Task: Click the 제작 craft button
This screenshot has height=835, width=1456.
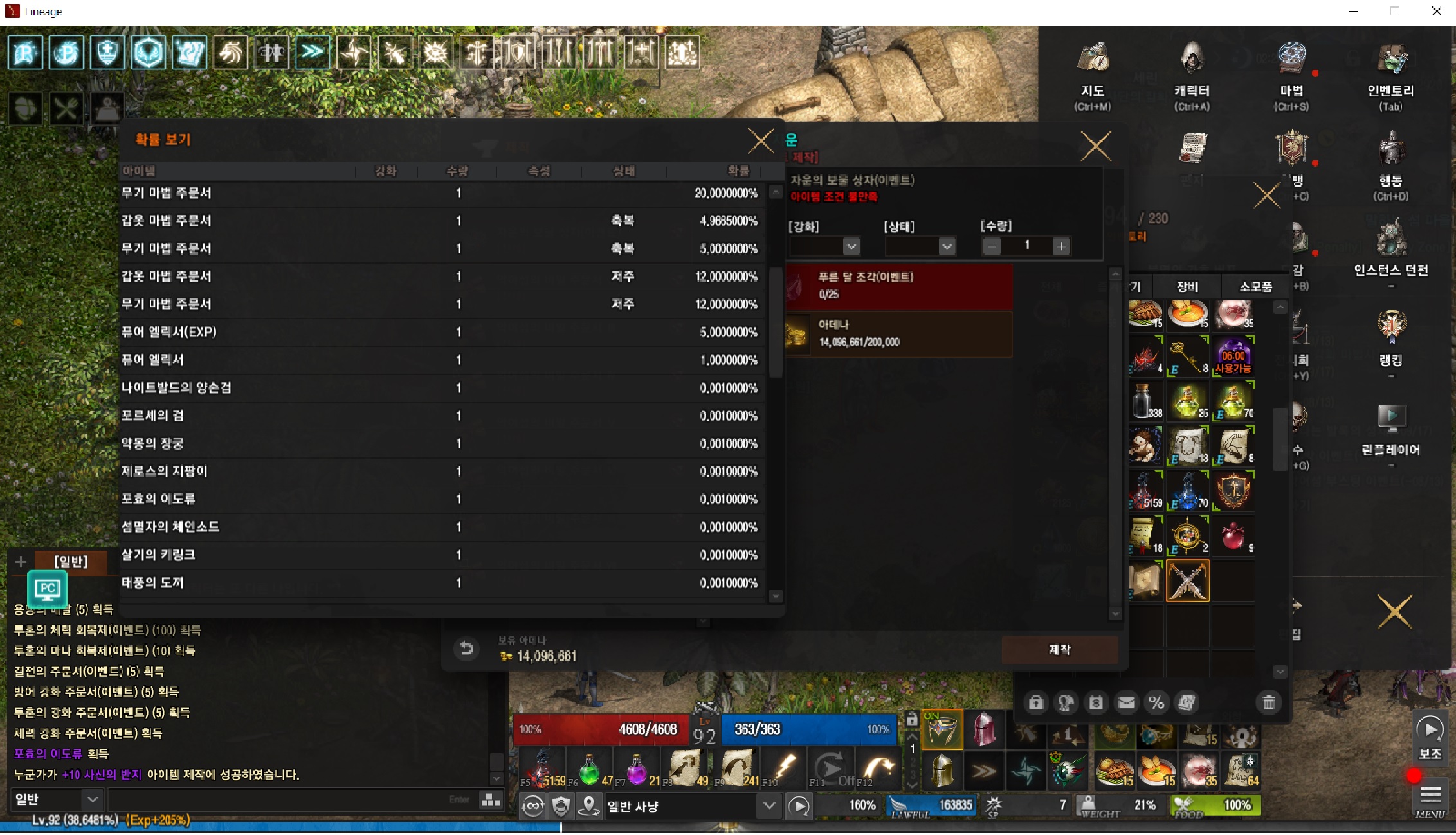Action: (1059, 650)
